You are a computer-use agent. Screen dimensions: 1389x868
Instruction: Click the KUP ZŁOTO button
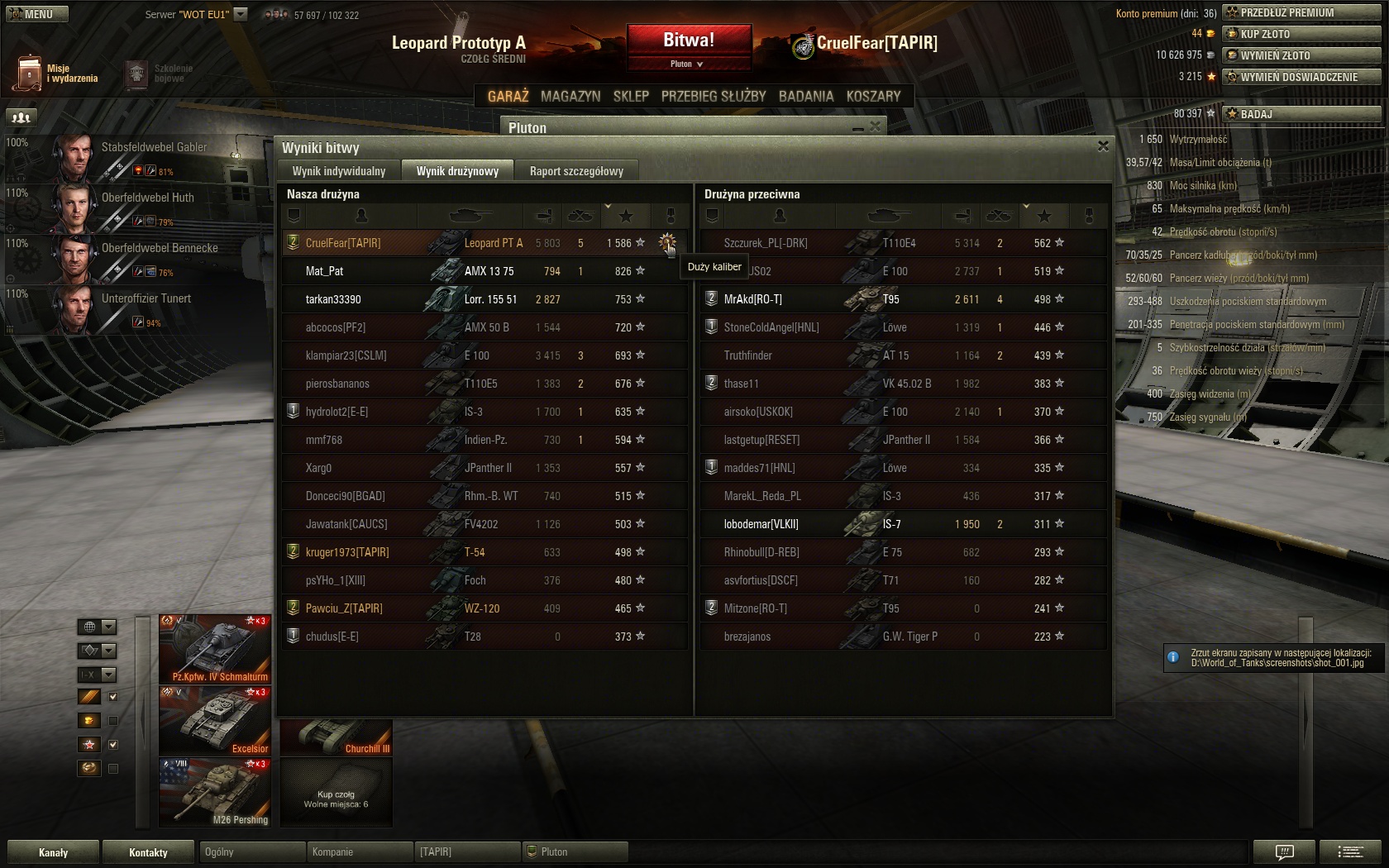click(x=1302, y=34)
